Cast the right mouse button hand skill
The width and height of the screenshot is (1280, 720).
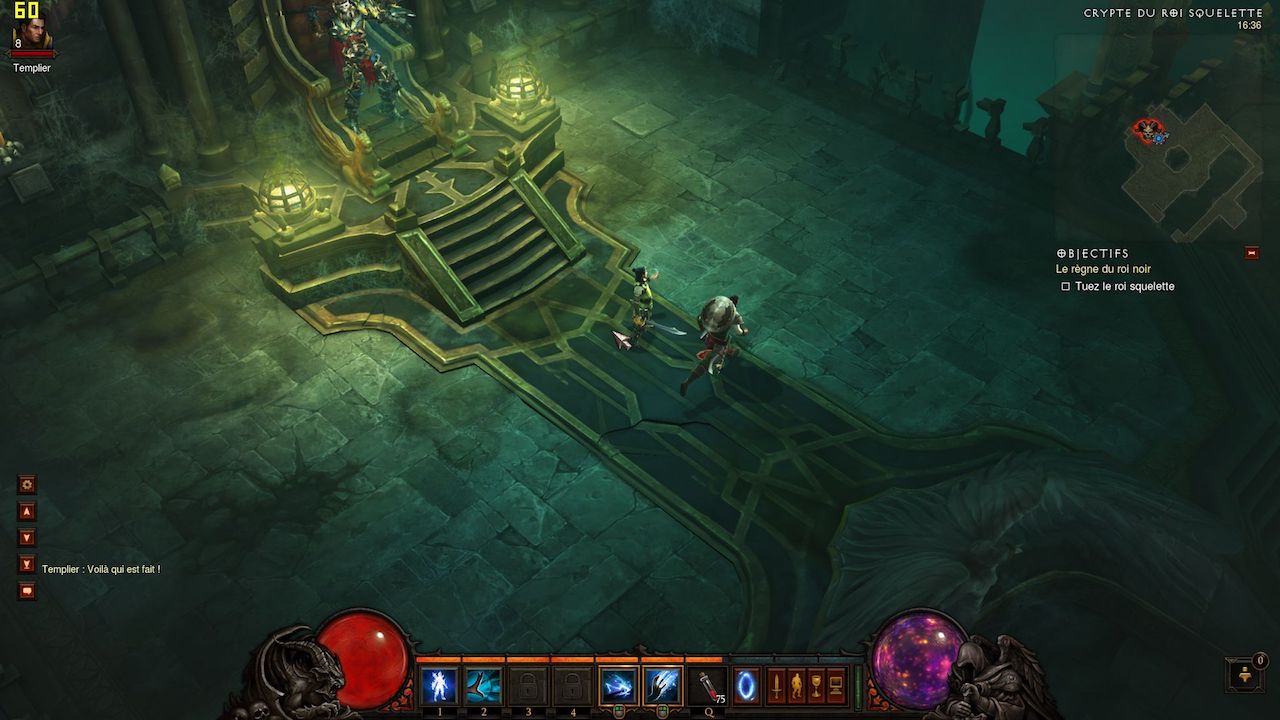[x=661, y=686]
